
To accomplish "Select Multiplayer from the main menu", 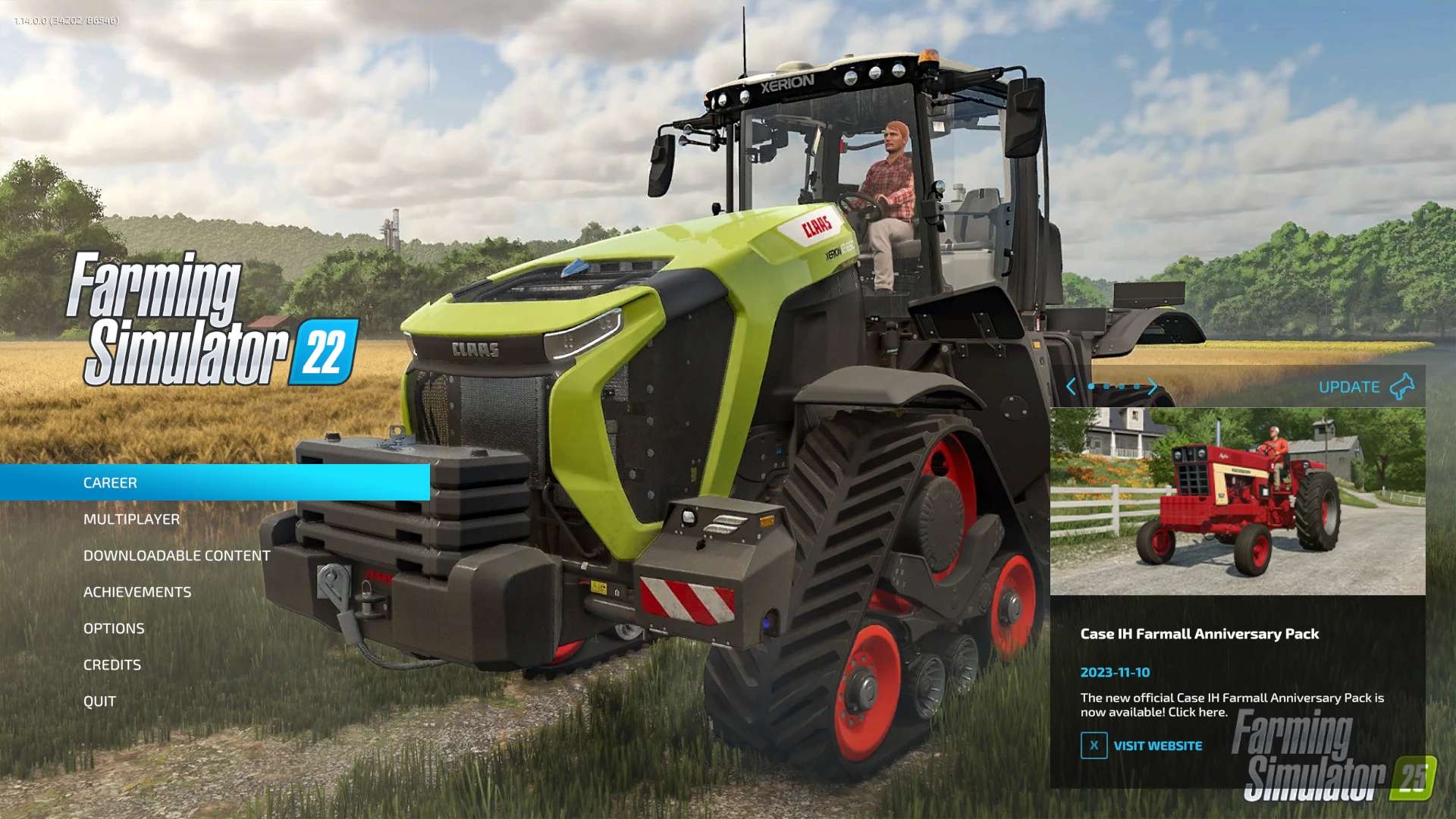I will (x=132, y=519).
